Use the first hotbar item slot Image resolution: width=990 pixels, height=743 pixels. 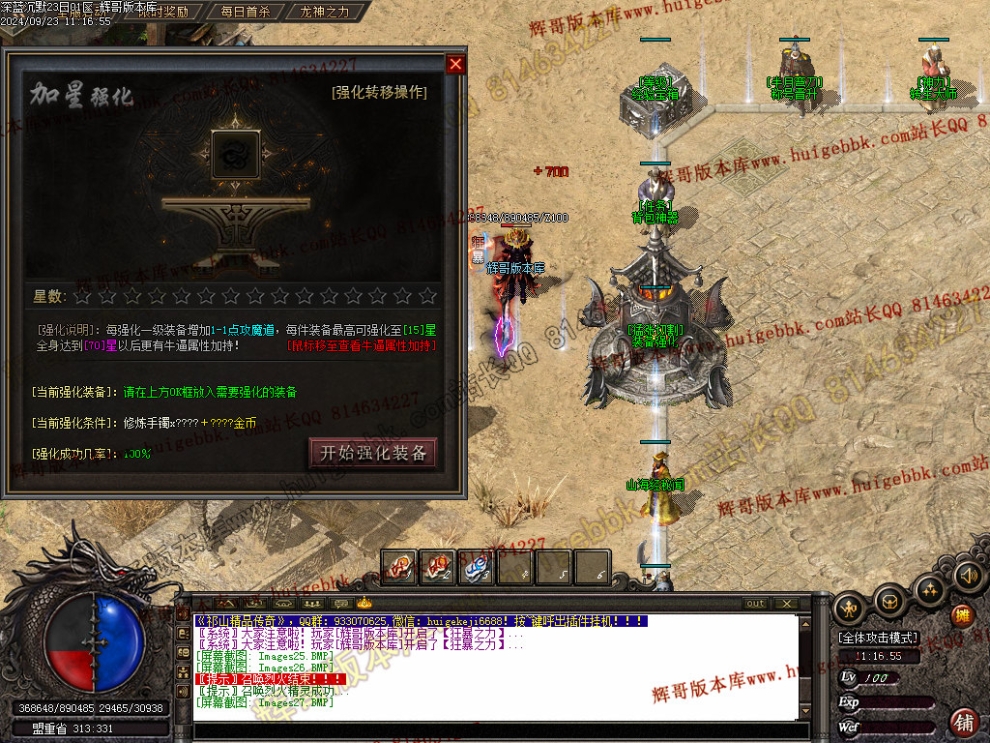(x=399, y=567)
